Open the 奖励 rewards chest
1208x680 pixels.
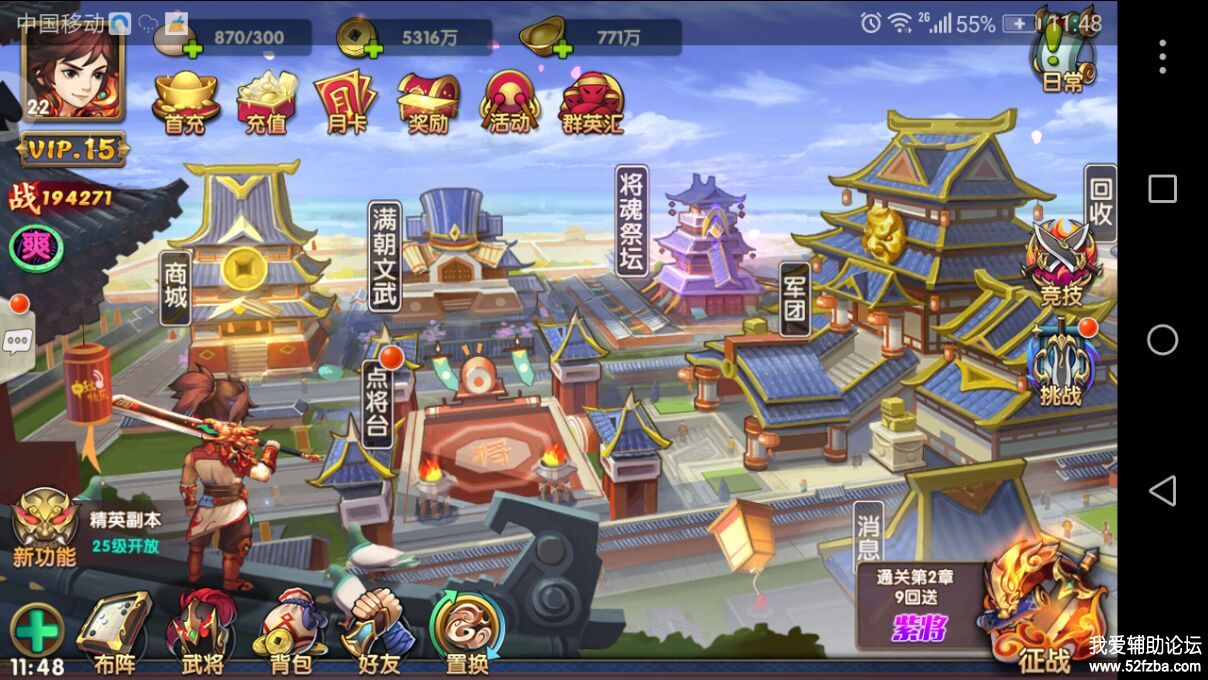428,102
